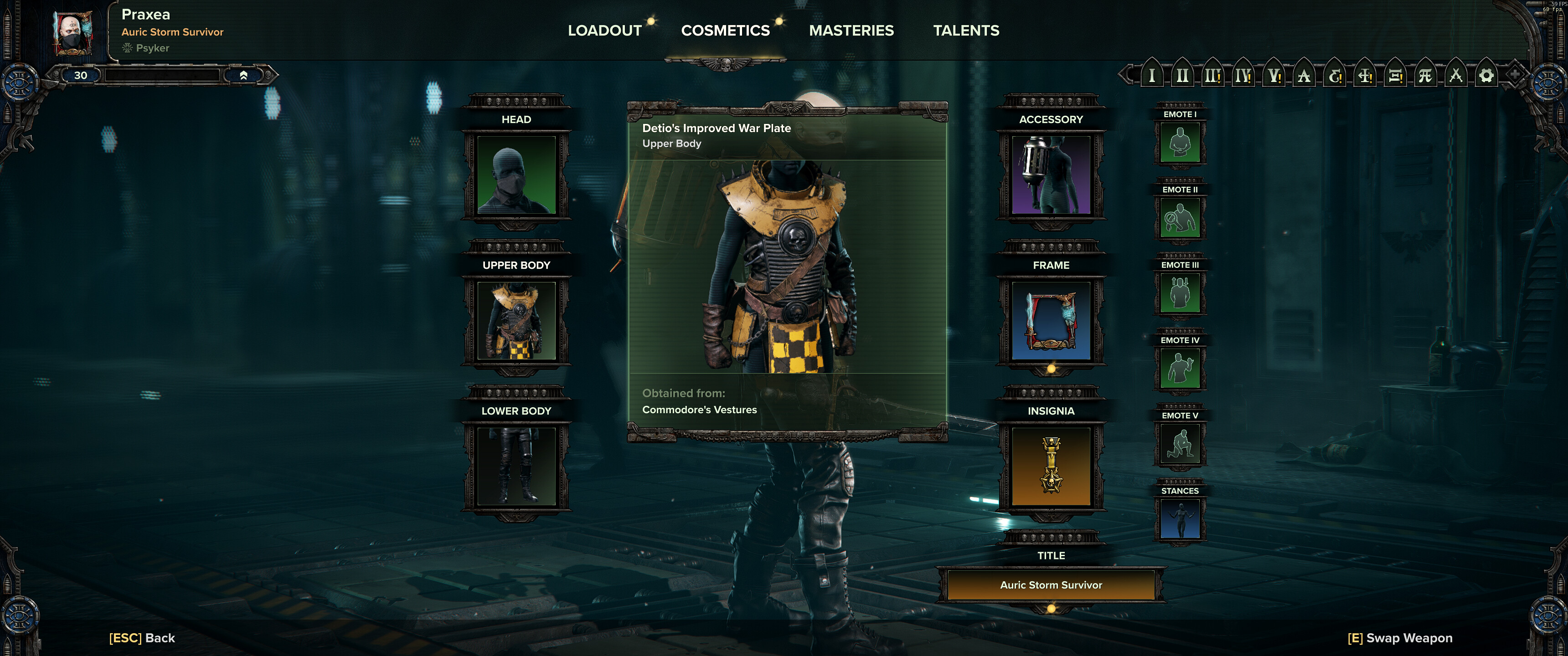The width and height of the screenshot is (1568, 656).
Task: Choose the gear icon preset
Action: click(1486, 76)
